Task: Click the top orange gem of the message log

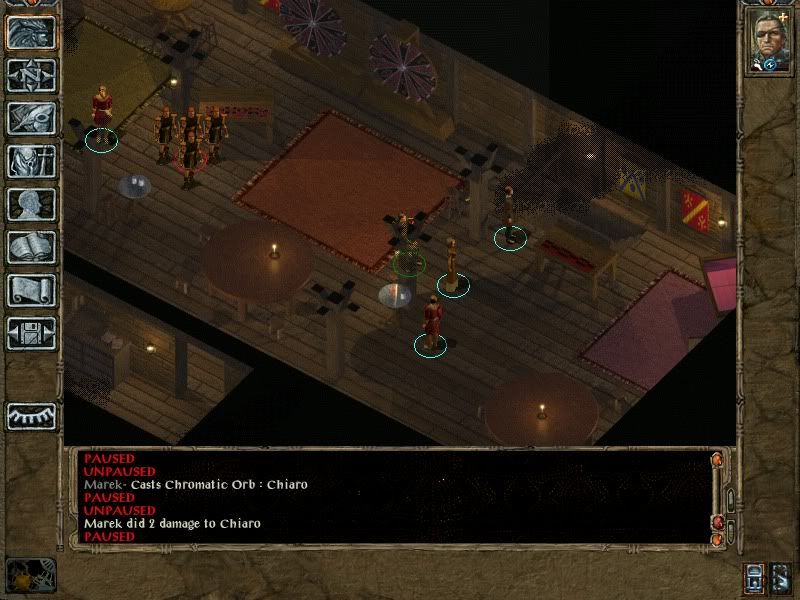Action: (x=717, y=460)
